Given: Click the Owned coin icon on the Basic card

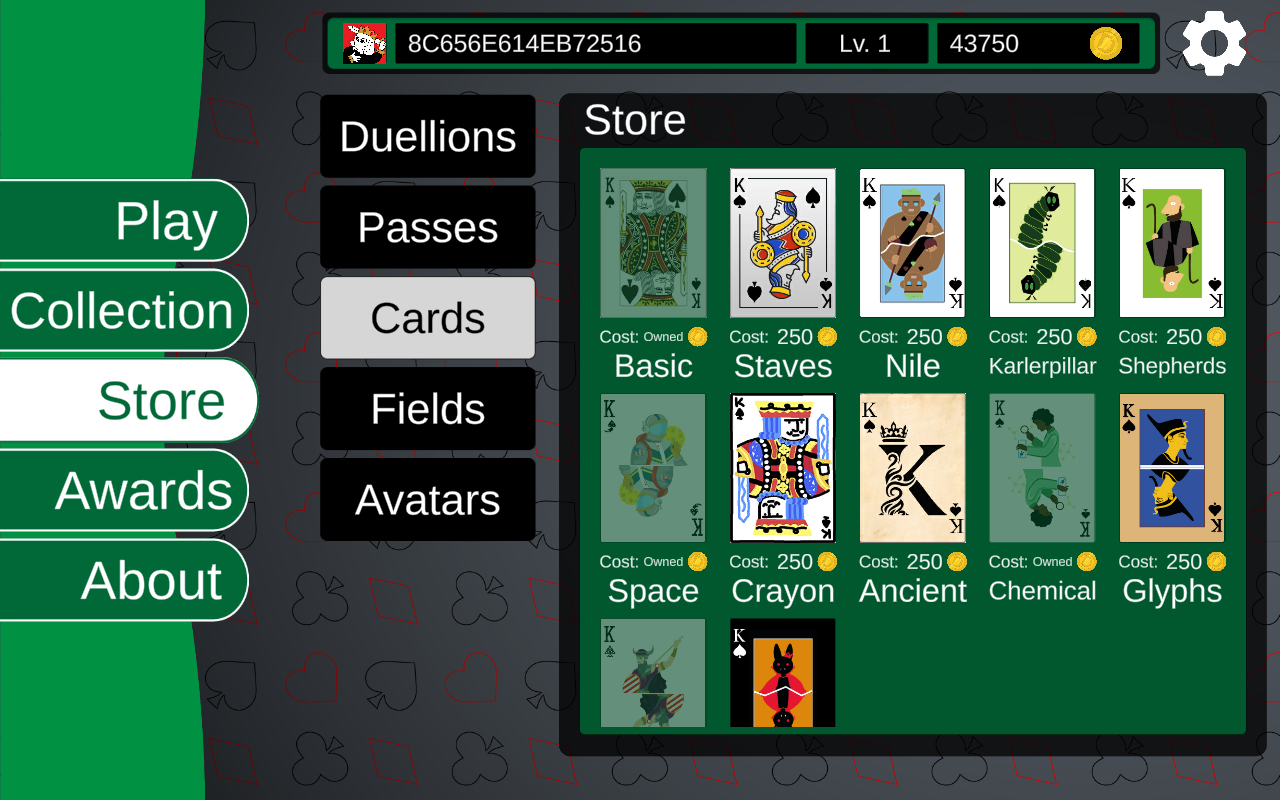Looking at the screenshot, I should 695,337.
